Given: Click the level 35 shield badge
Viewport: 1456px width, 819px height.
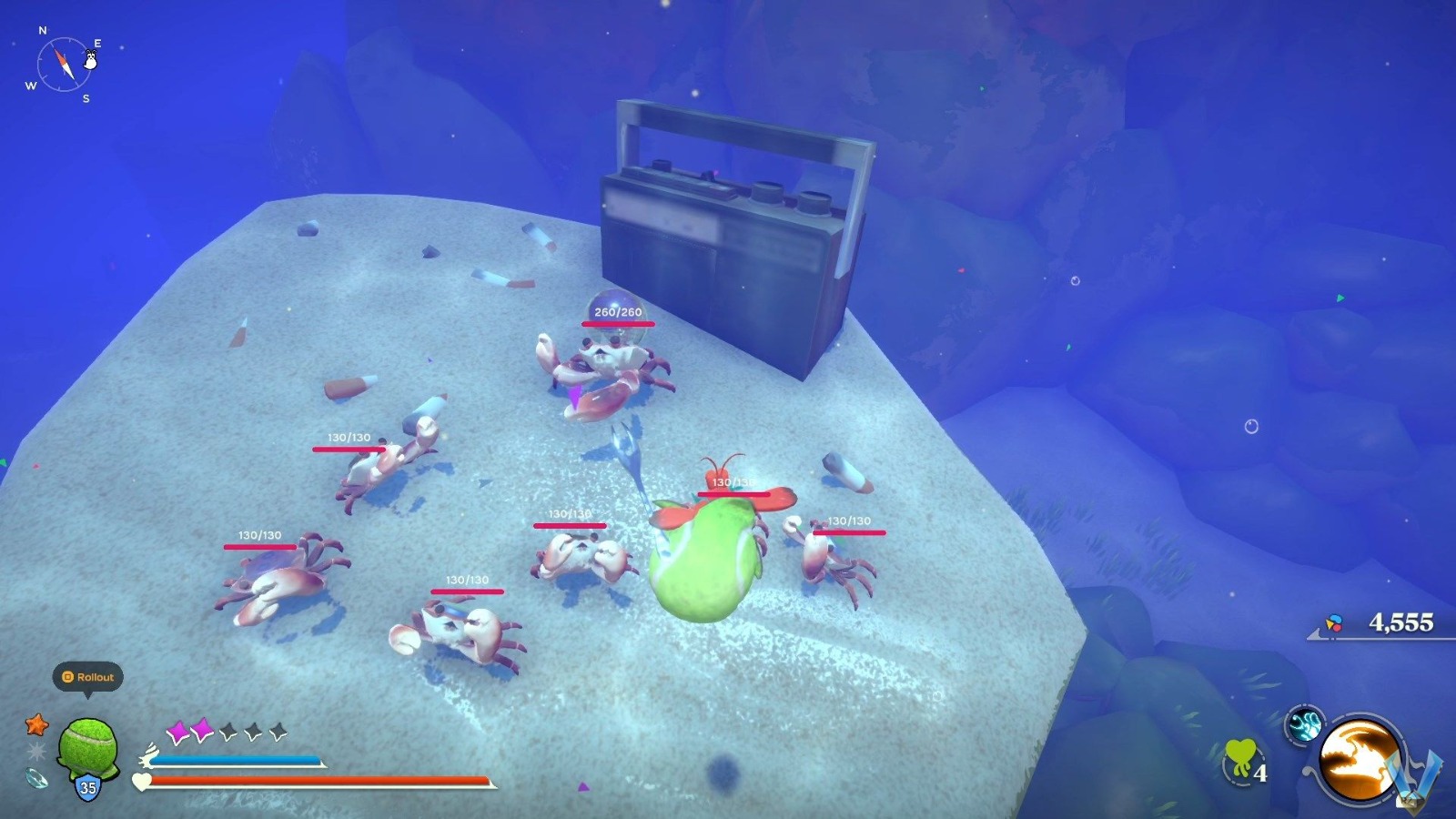Looking at the screenshot, I should (86, 784).
